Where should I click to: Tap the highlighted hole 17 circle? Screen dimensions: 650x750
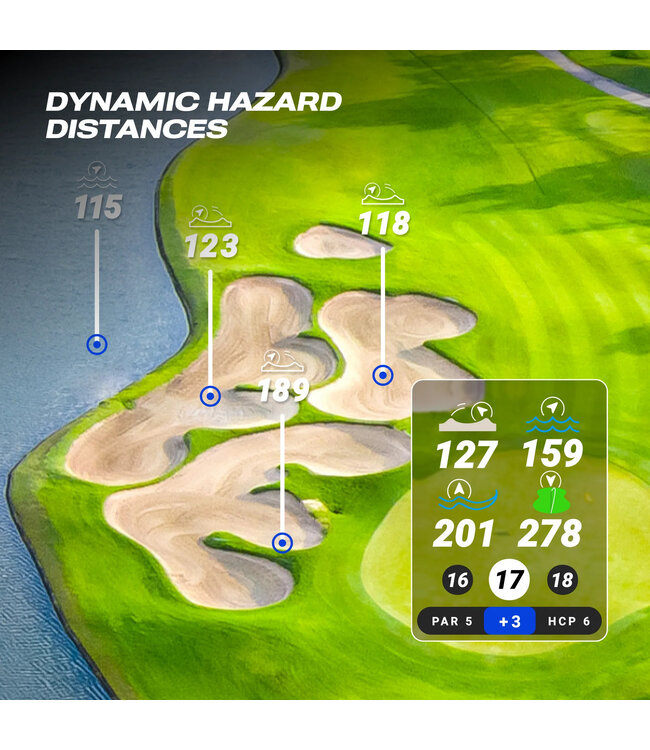(x=508, y=580)
